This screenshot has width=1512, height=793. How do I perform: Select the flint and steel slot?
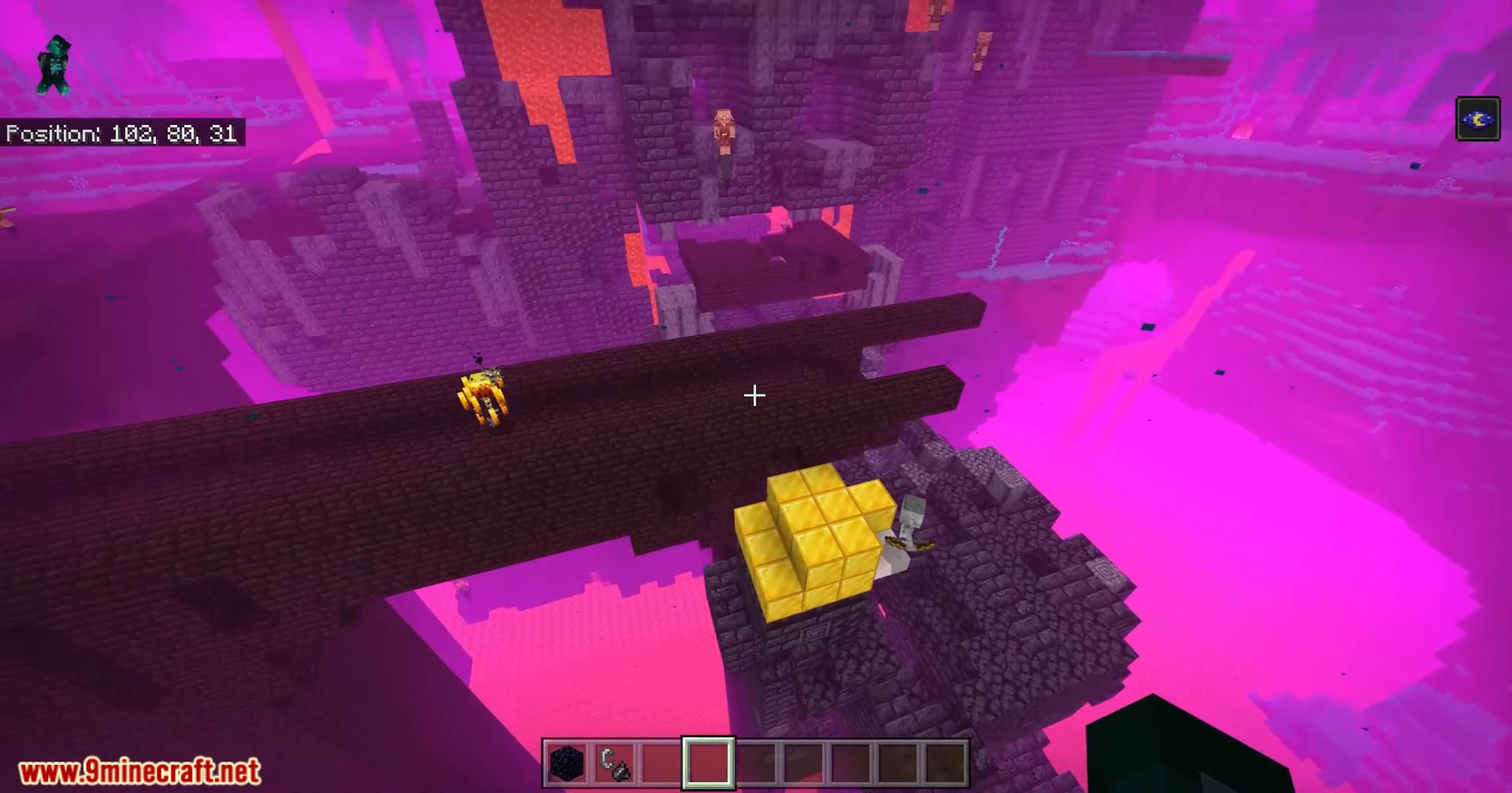pos(614,764)
